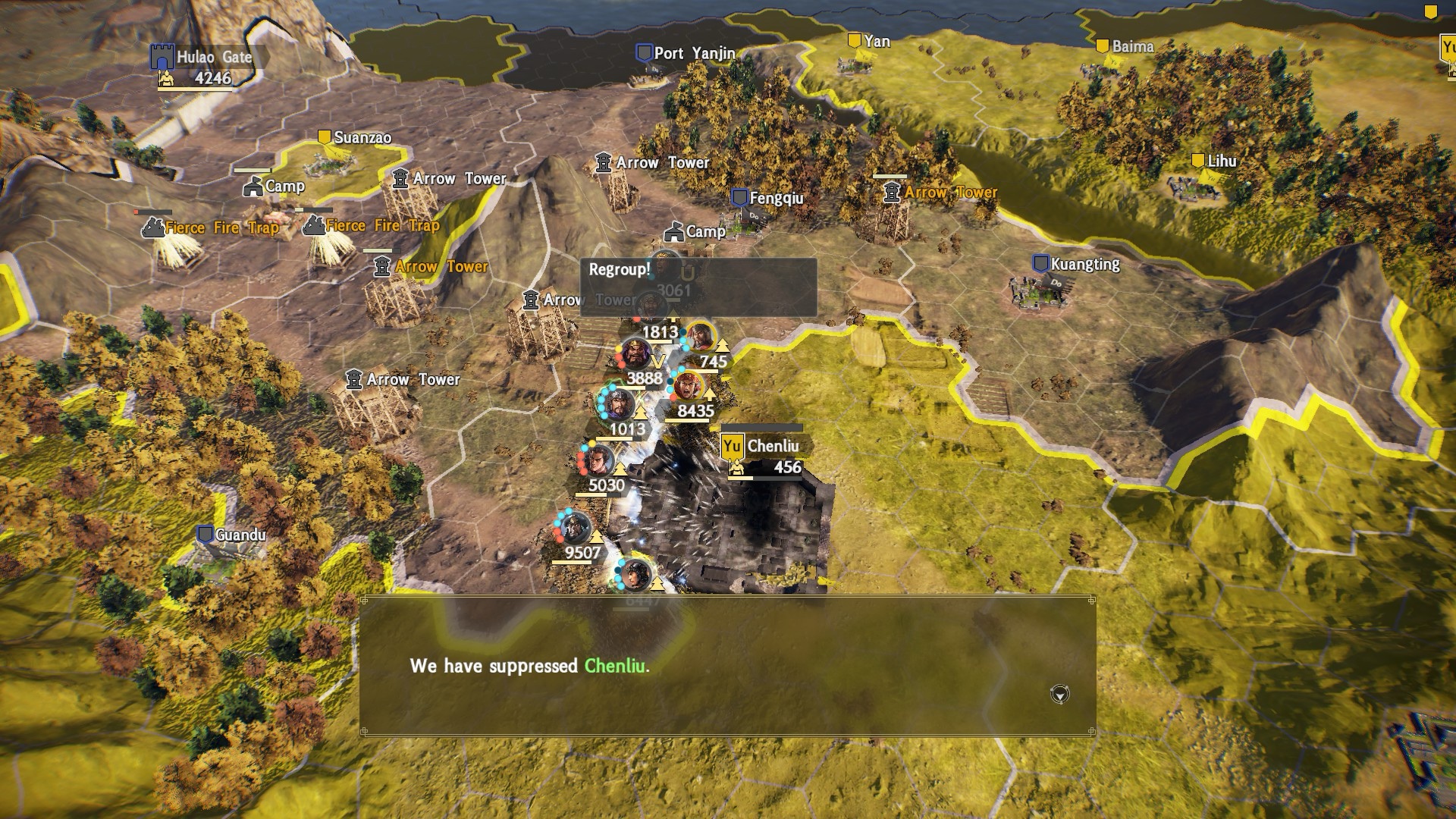This screenshot has width=1456, height=819.
Task: Choose the unit with 9507 troops
Action: 576,529
